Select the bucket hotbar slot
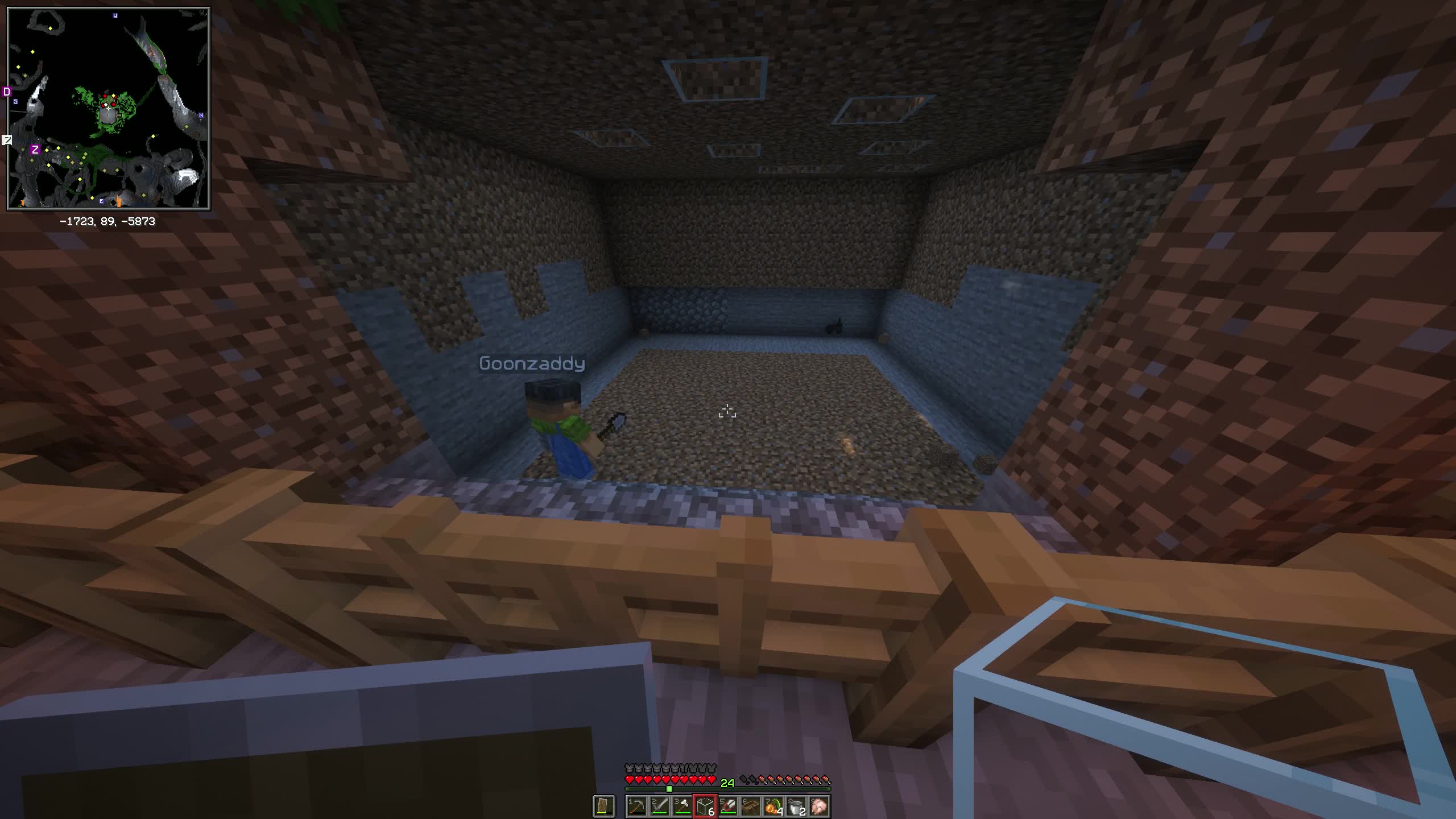The width and height of the screenshot is (1456, 819). [x=796, y=806]
